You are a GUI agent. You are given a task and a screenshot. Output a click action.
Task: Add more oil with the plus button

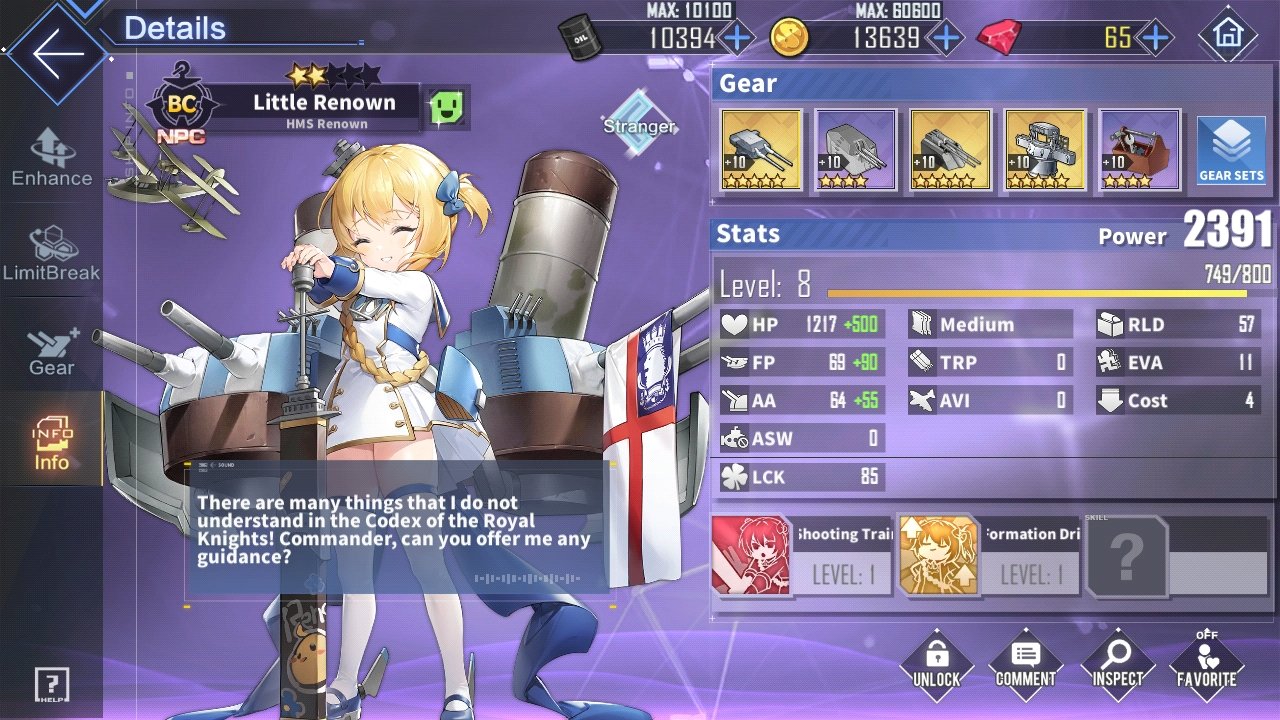[737, 39]
